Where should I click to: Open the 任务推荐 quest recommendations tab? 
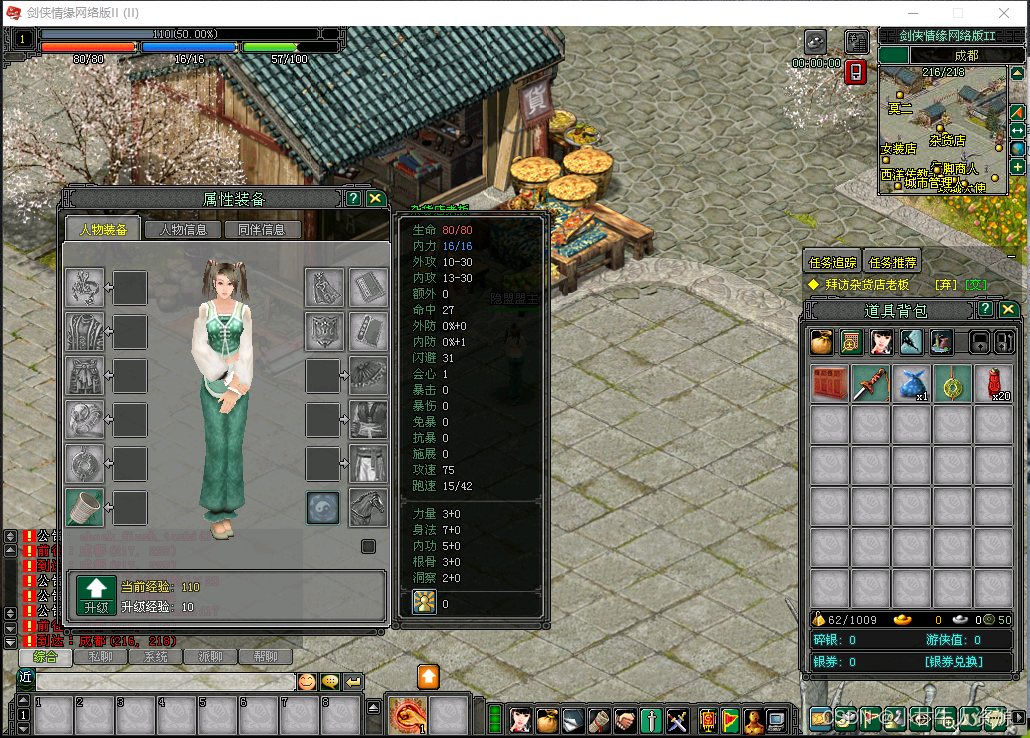(x=892, y=262)
